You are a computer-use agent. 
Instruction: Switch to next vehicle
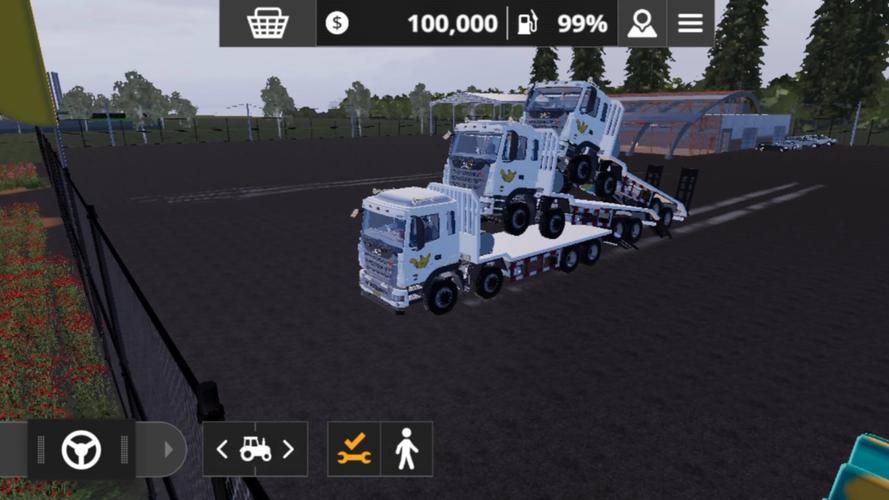click(288, 450)
